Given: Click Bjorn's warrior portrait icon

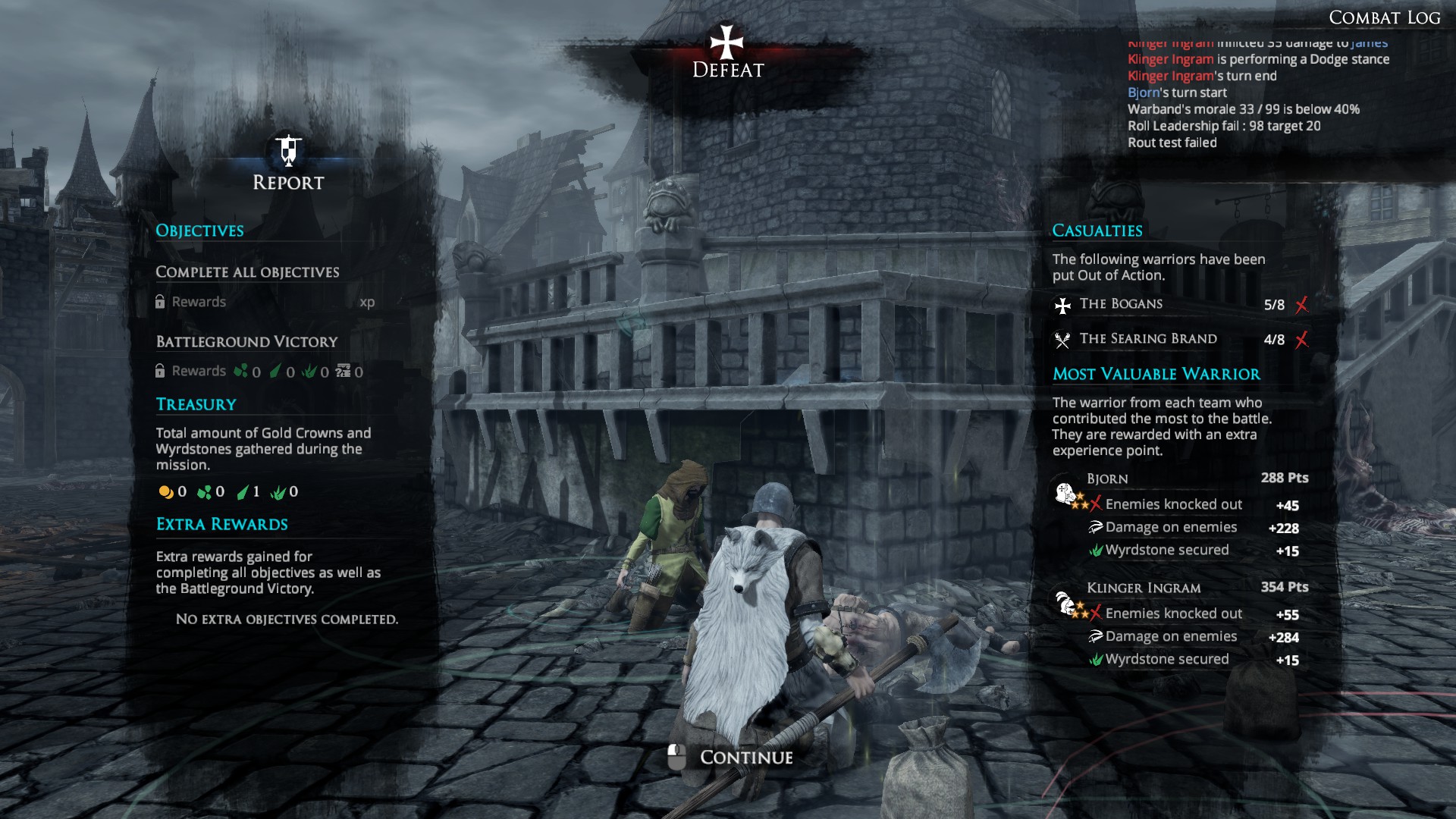Looking at the screenshot, I should 1067,494.
